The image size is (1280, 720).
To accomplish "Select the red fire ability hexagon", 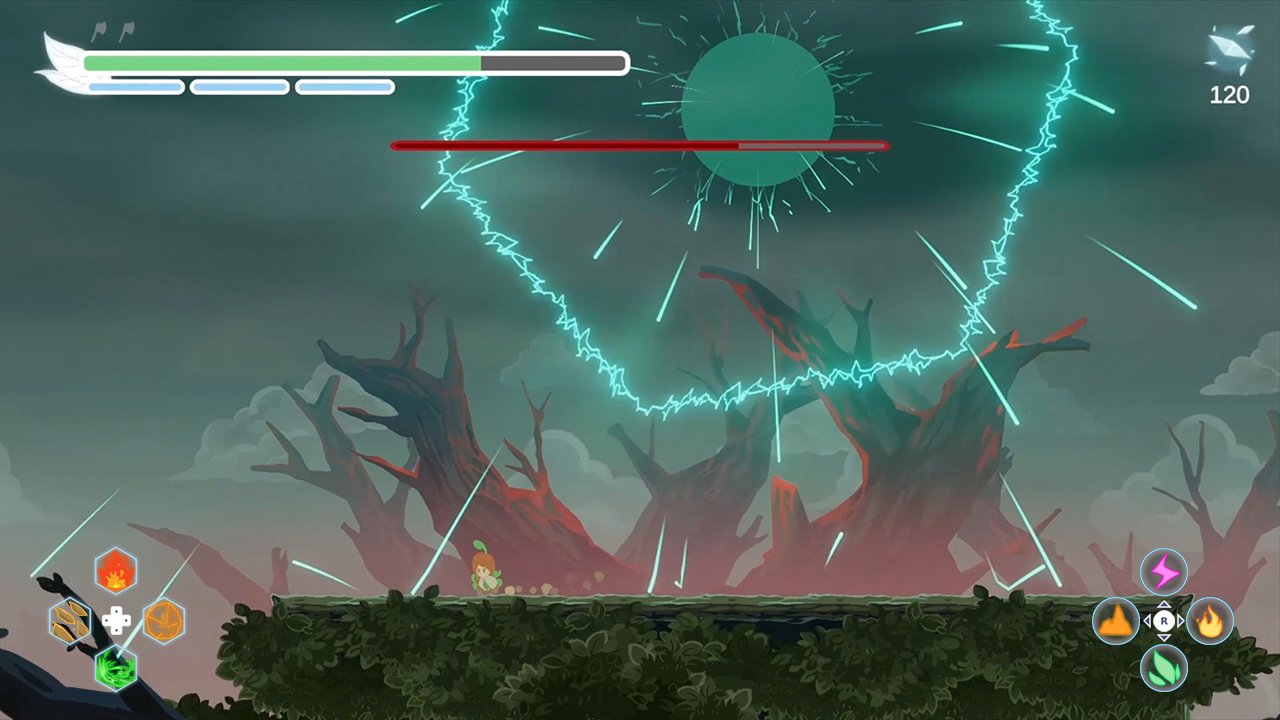I will (x=115, y=571).
